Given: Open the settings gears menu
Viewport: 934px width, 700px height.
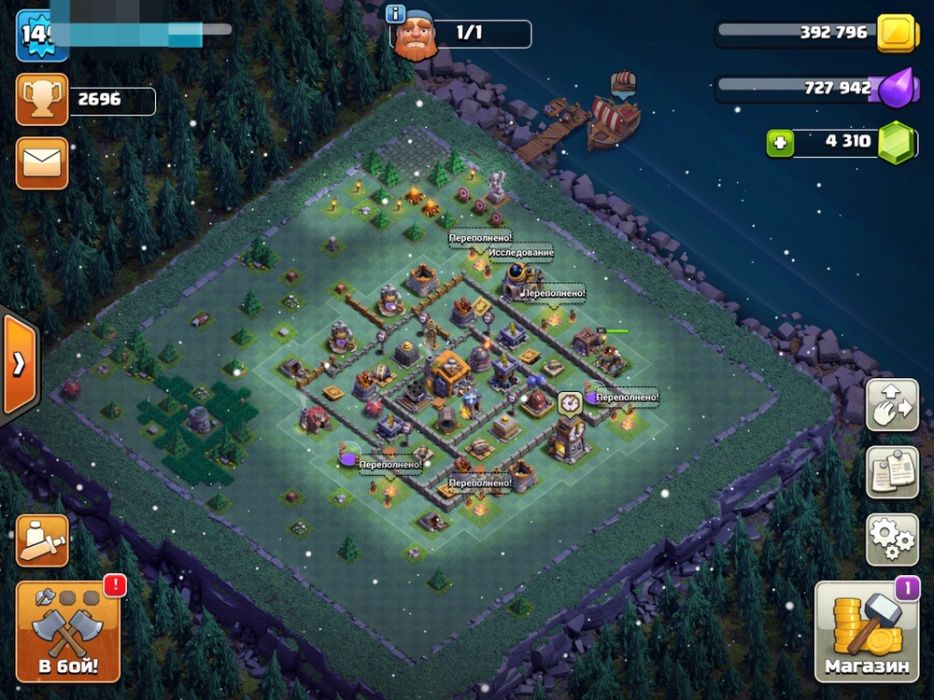Looking at the screenshot, I should click(x=892, y=541).
